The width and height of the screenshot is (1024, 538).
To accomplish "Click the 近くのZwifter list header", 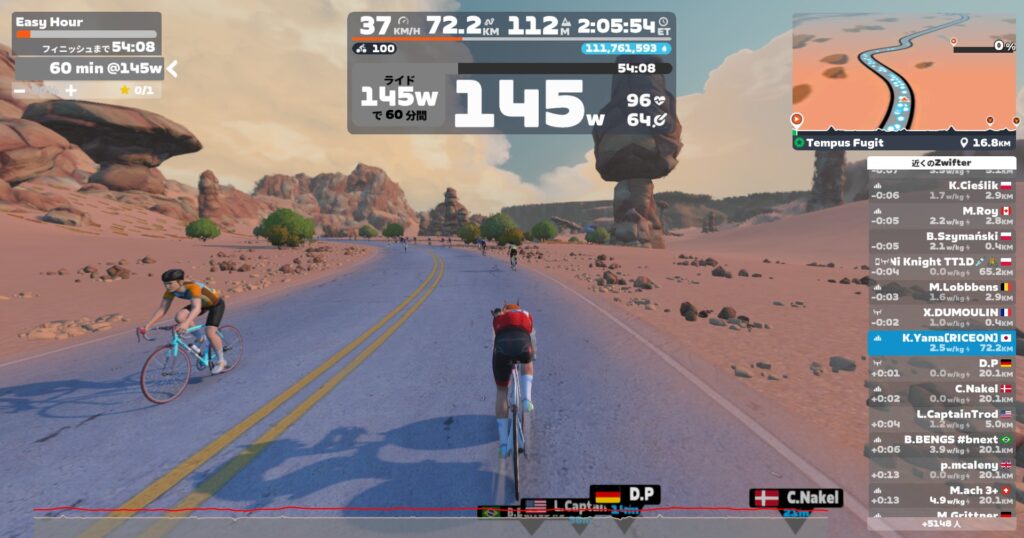I will click(940, 163).
